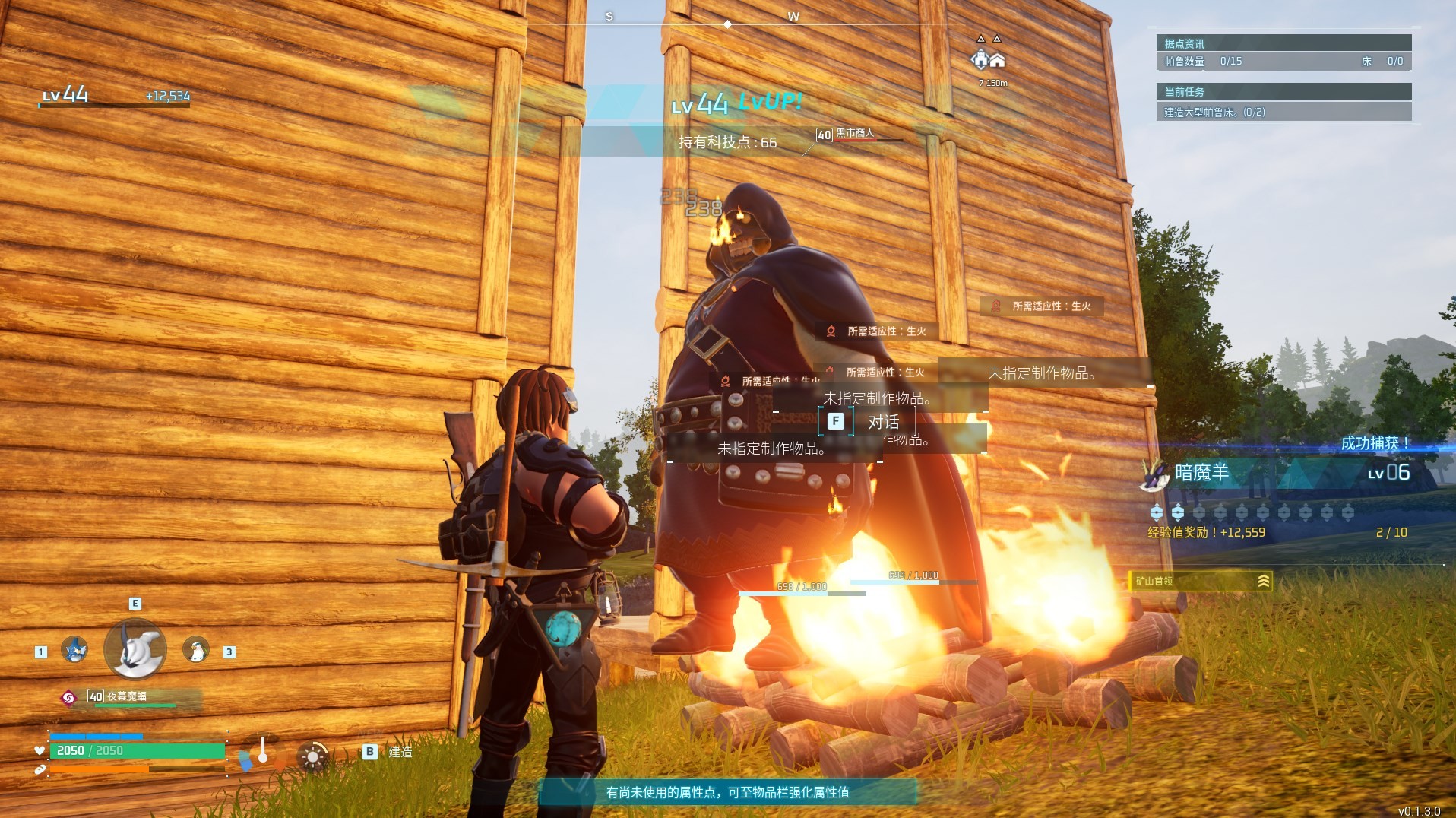Open the unused attribute points notice
1456x818 pixels.
pyautogui.click(x=727, y=792)
